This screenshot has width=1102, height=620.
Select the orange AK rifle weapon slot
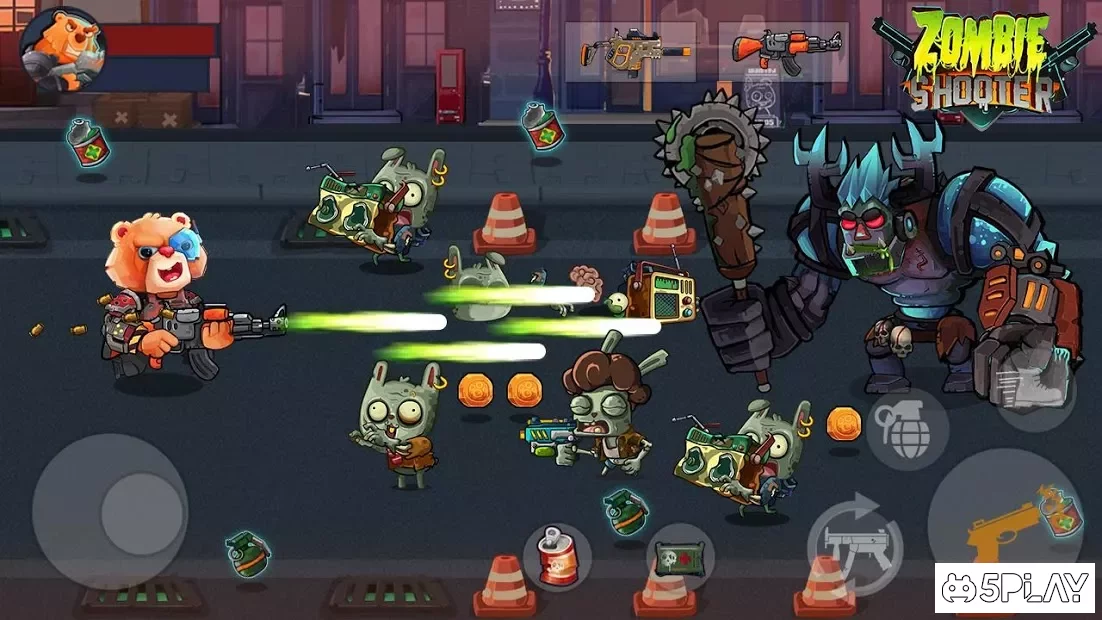(x=783, y=52)
